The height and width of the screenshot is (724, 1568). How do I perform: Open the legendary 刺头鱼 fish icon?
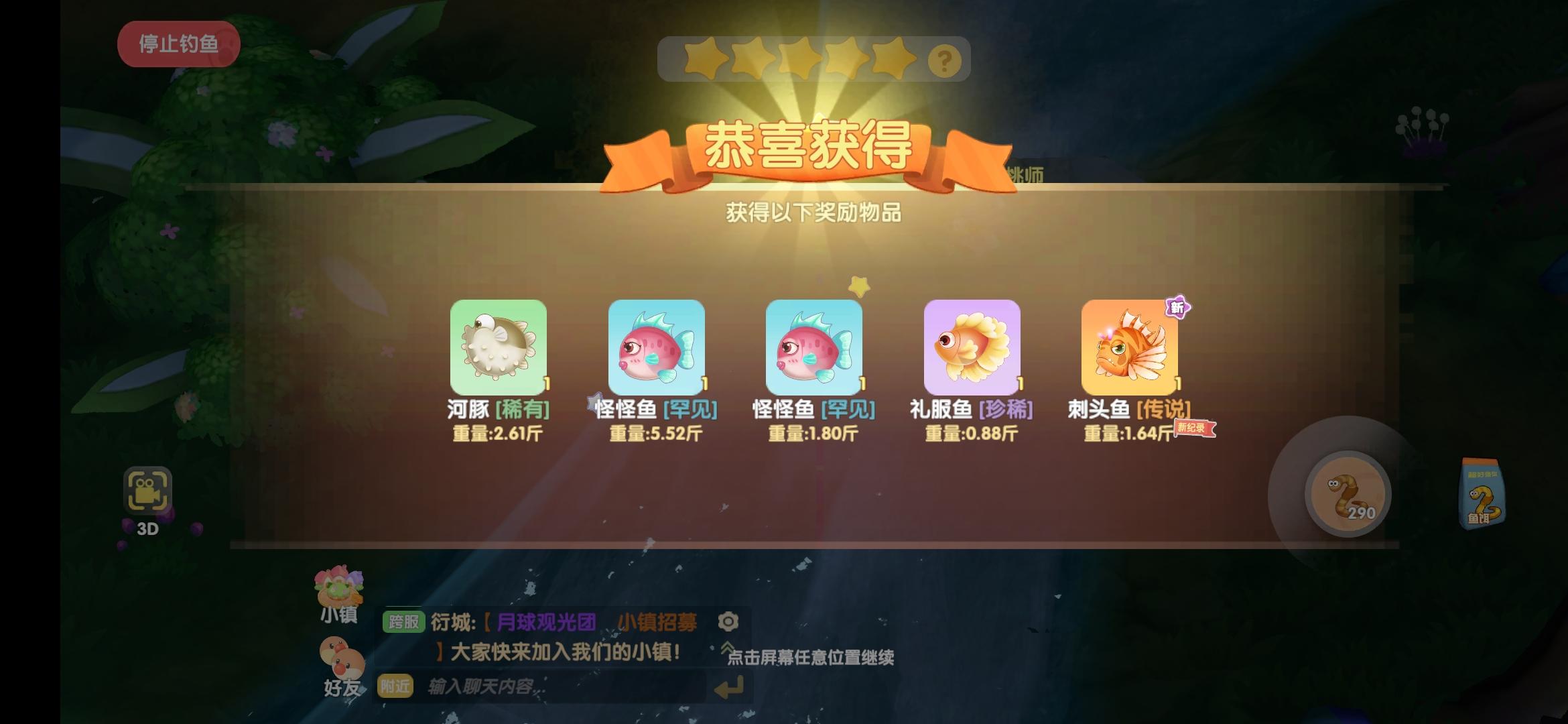pyautogui.click(x=1126, y=349)
